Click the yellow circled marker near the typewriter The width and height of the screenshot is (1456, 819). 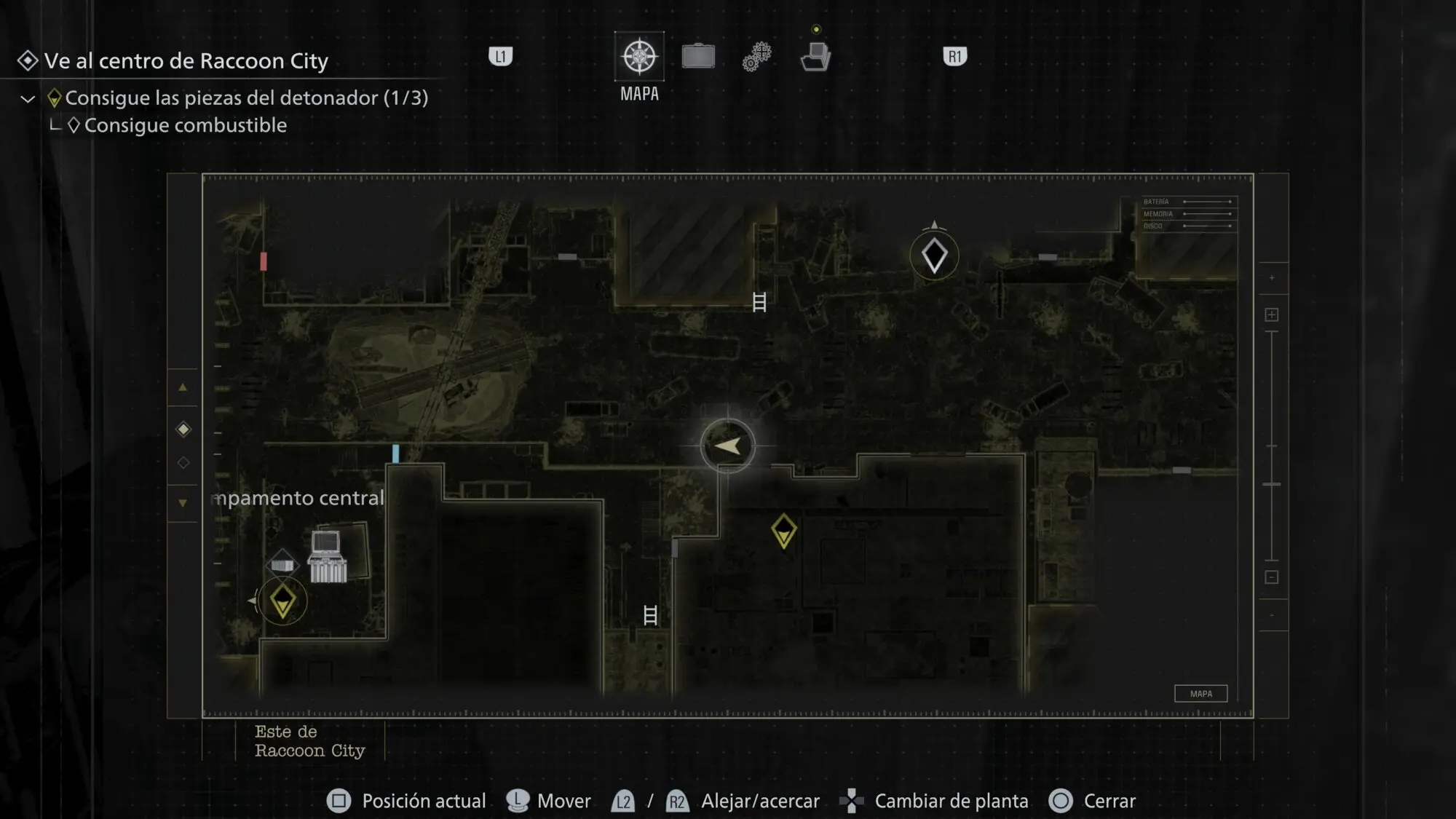[282, 601]
